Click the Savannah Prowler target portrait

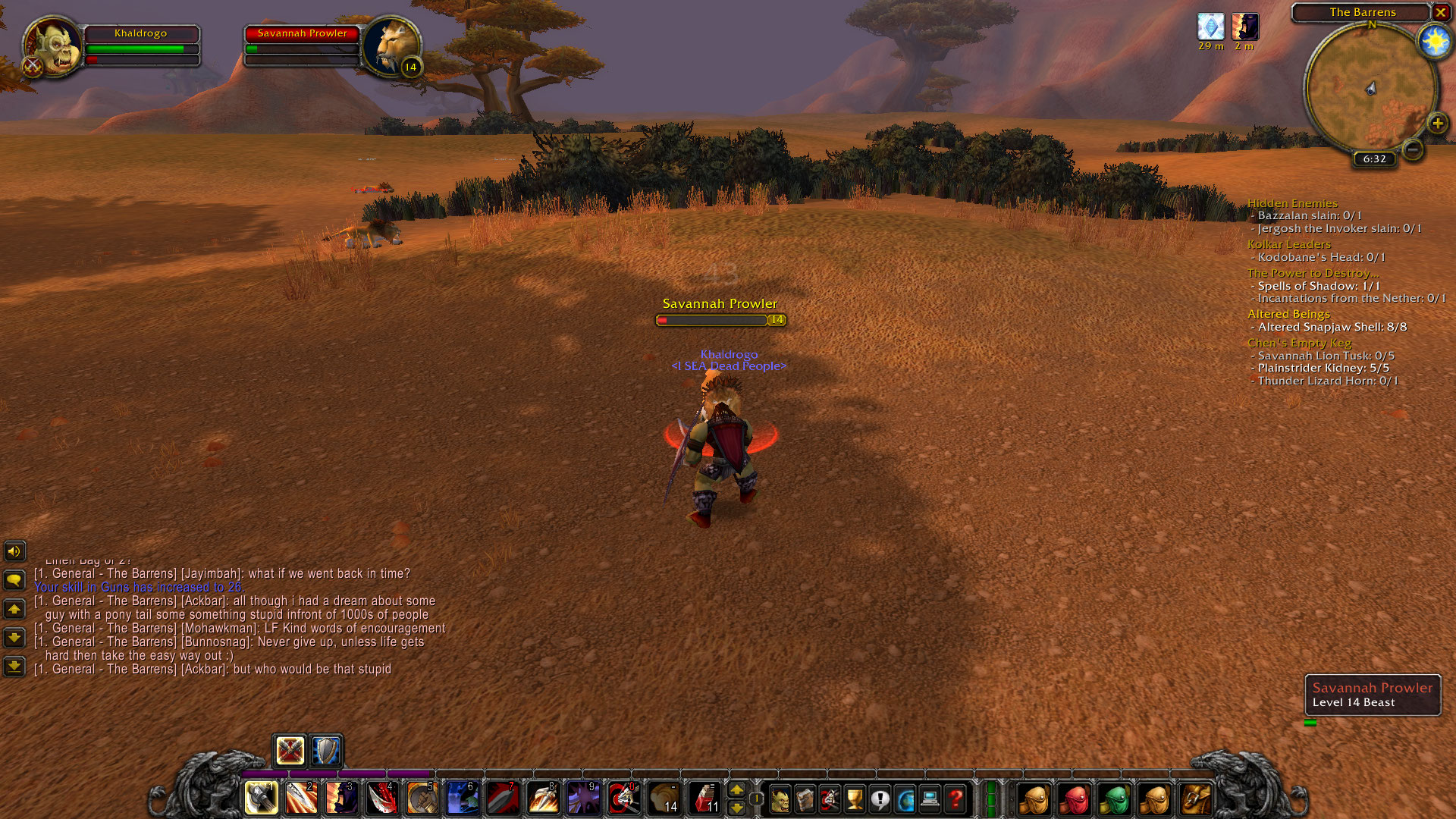coord(391,47)
